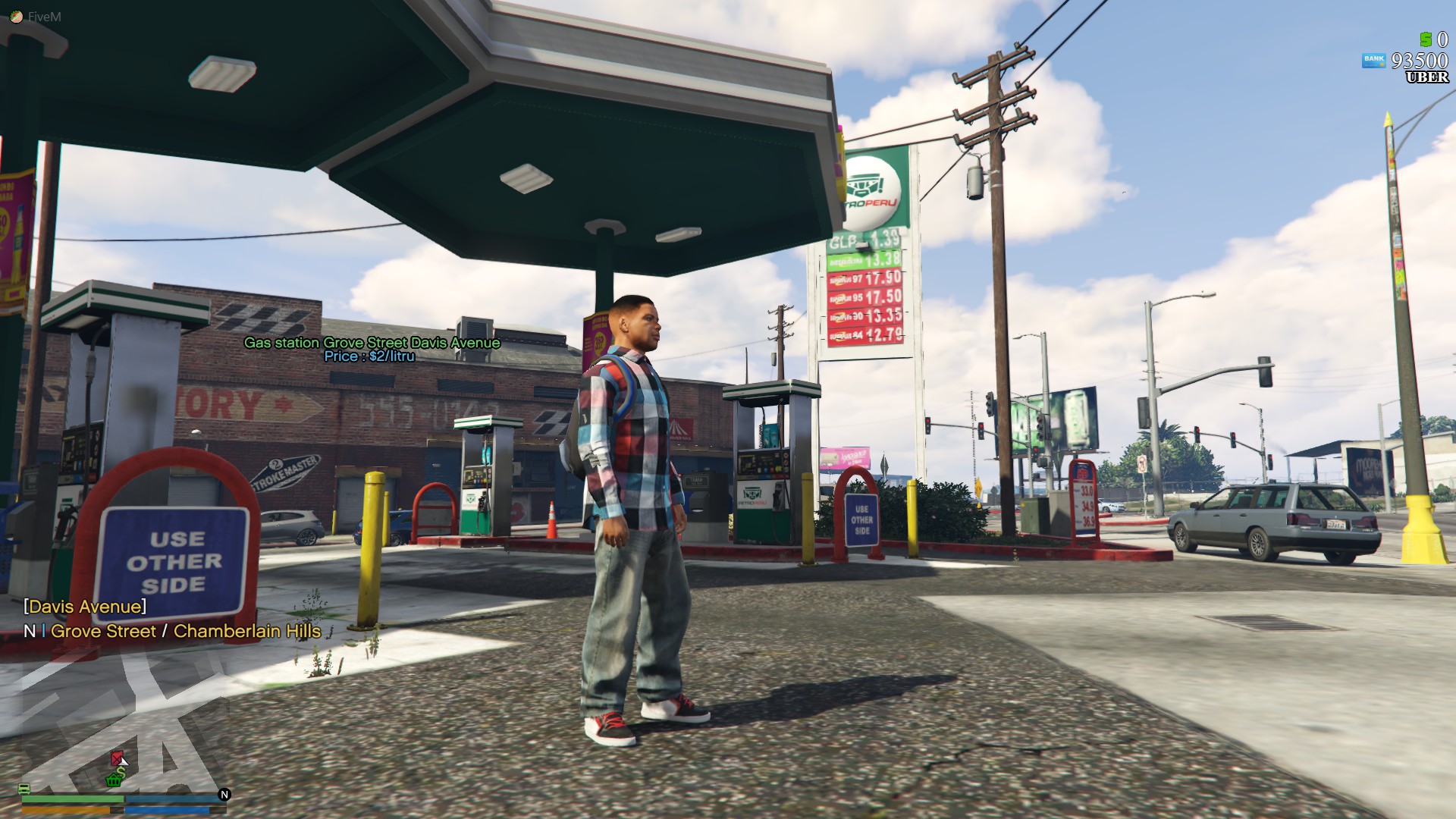Click the green shopping basket blip
Screen dimensions: 1456x819
tap(113, 781)
